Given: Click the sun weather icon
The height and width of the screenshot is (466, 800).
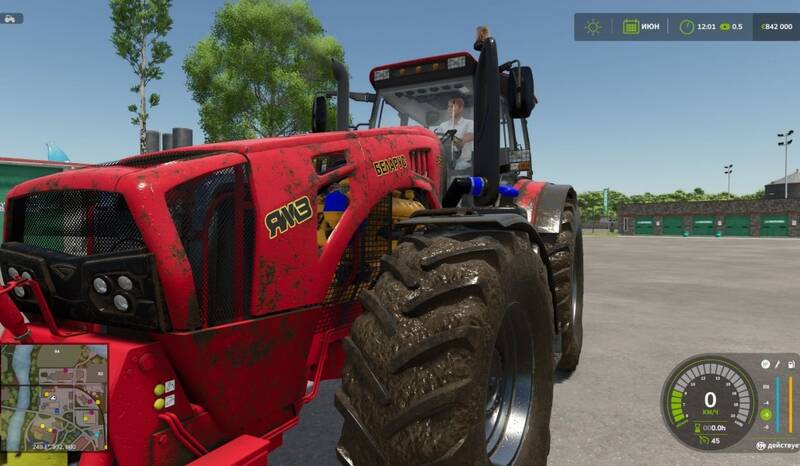Looking at the screenshot, I should [x=593, y=27].
